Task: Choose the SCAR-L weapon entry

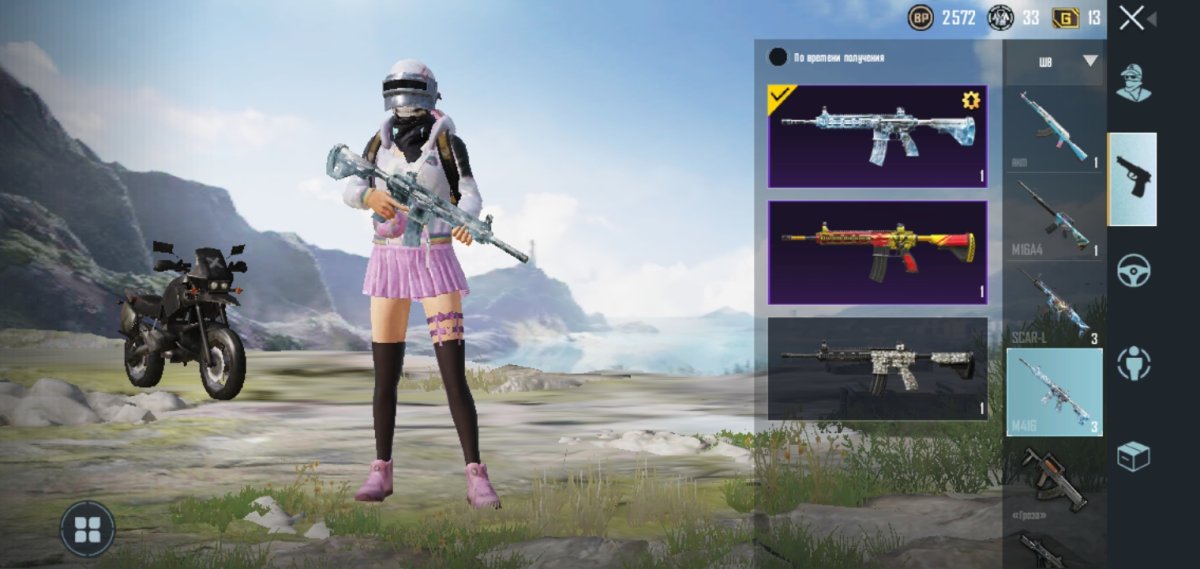Action: [x=1054, y=306]
